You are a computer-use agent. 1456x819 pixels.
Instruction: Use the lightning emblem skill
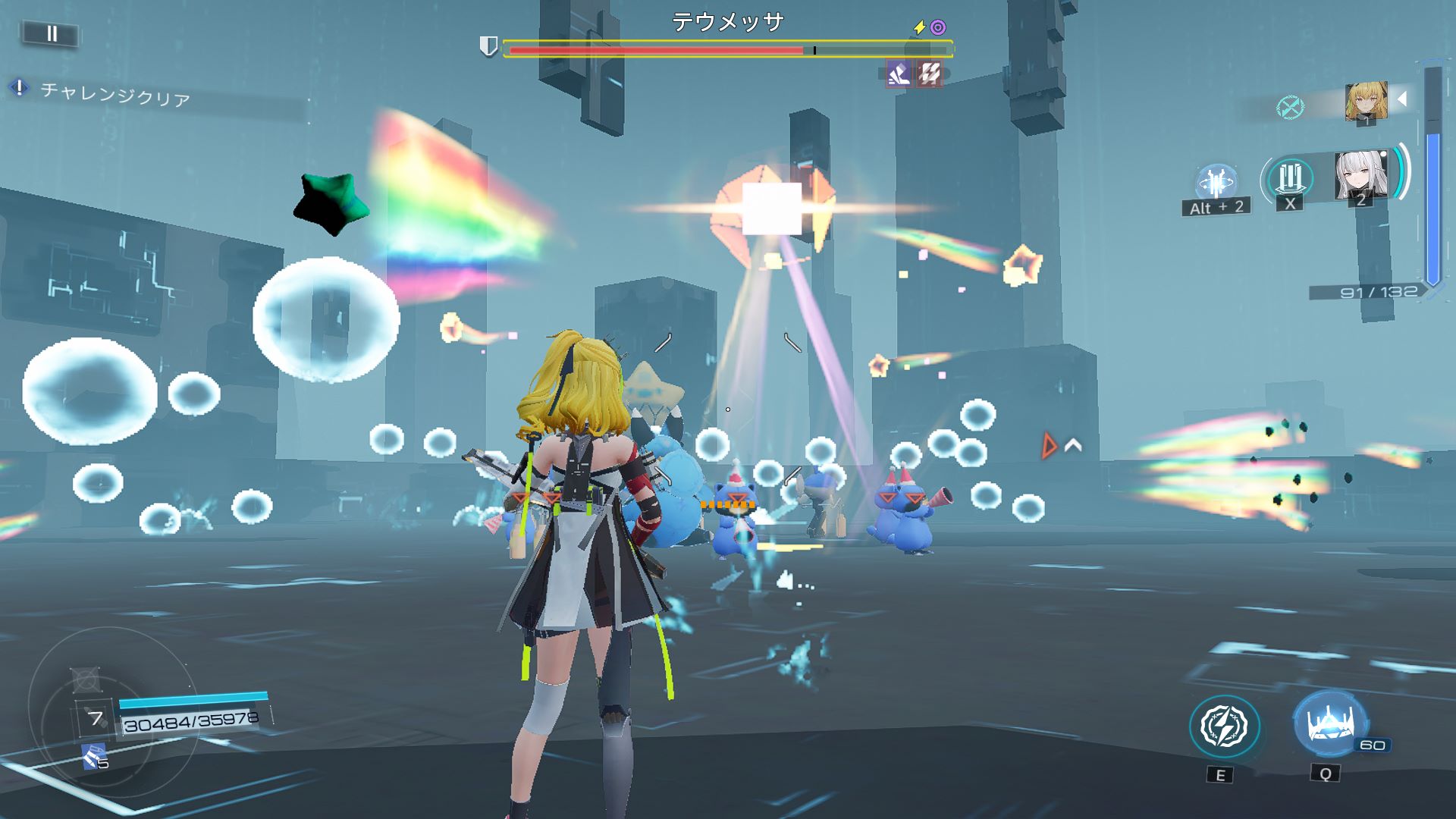click(1224, 726)
